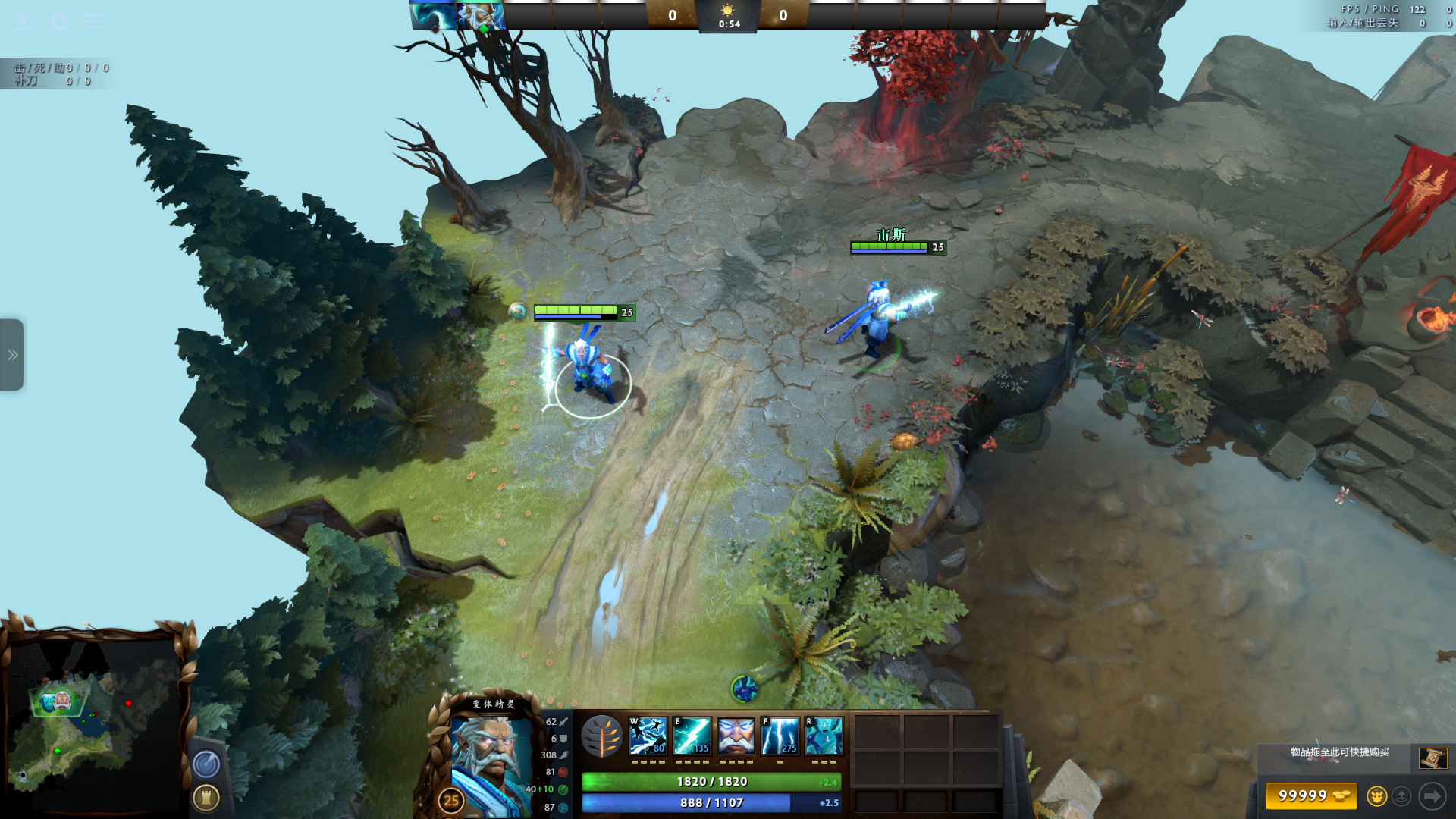1456x819 pixels.
Task: Select Zeus portrait in top bar
Action: point(481,16)
